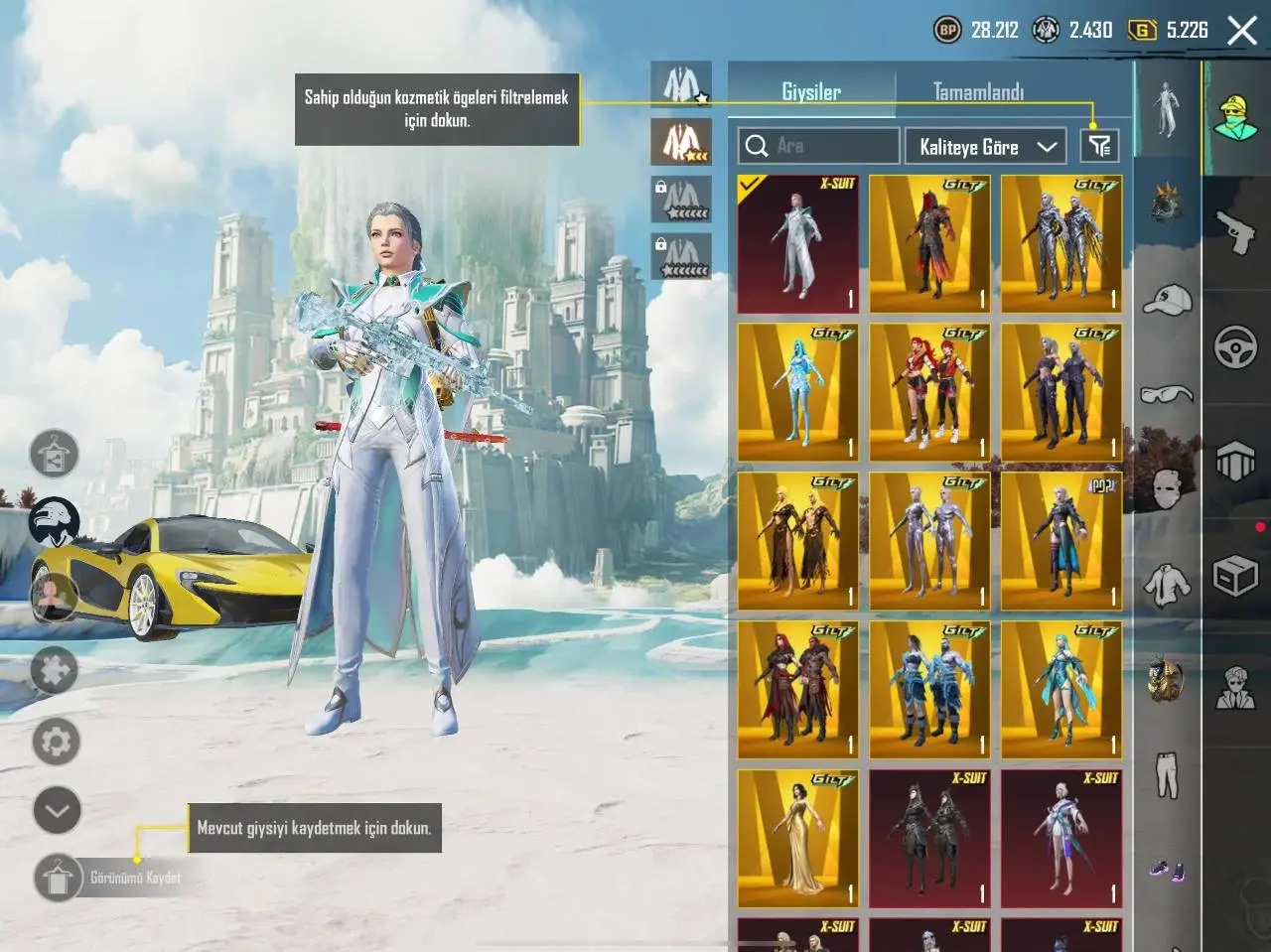The image size is (1271, 952).
Task: Select the Giysiler tab
Action: [x=811, y=92]
